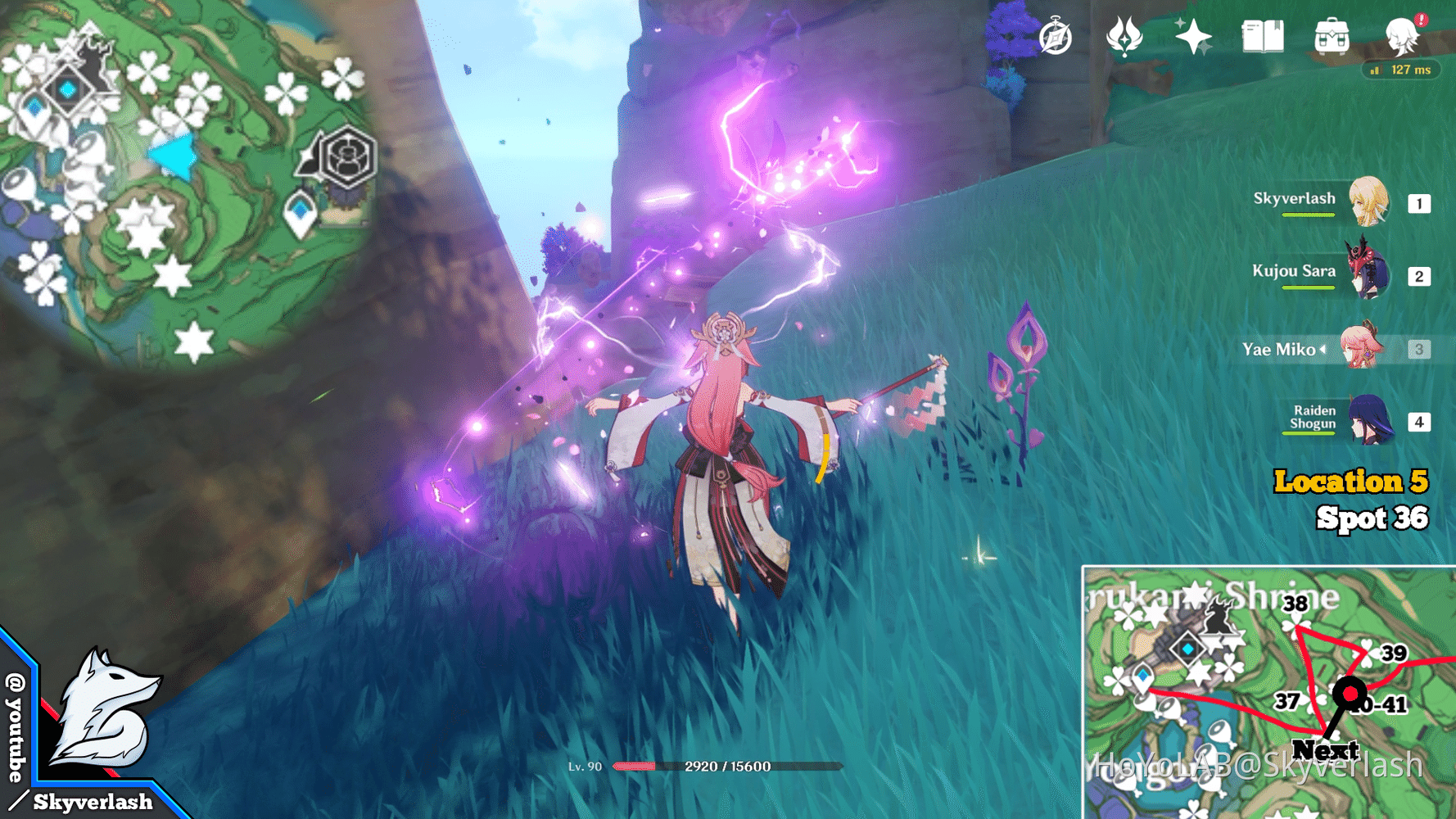Open the Adventurer Handbook book icon
1456x819 pixels.
tap(1263, 36)
